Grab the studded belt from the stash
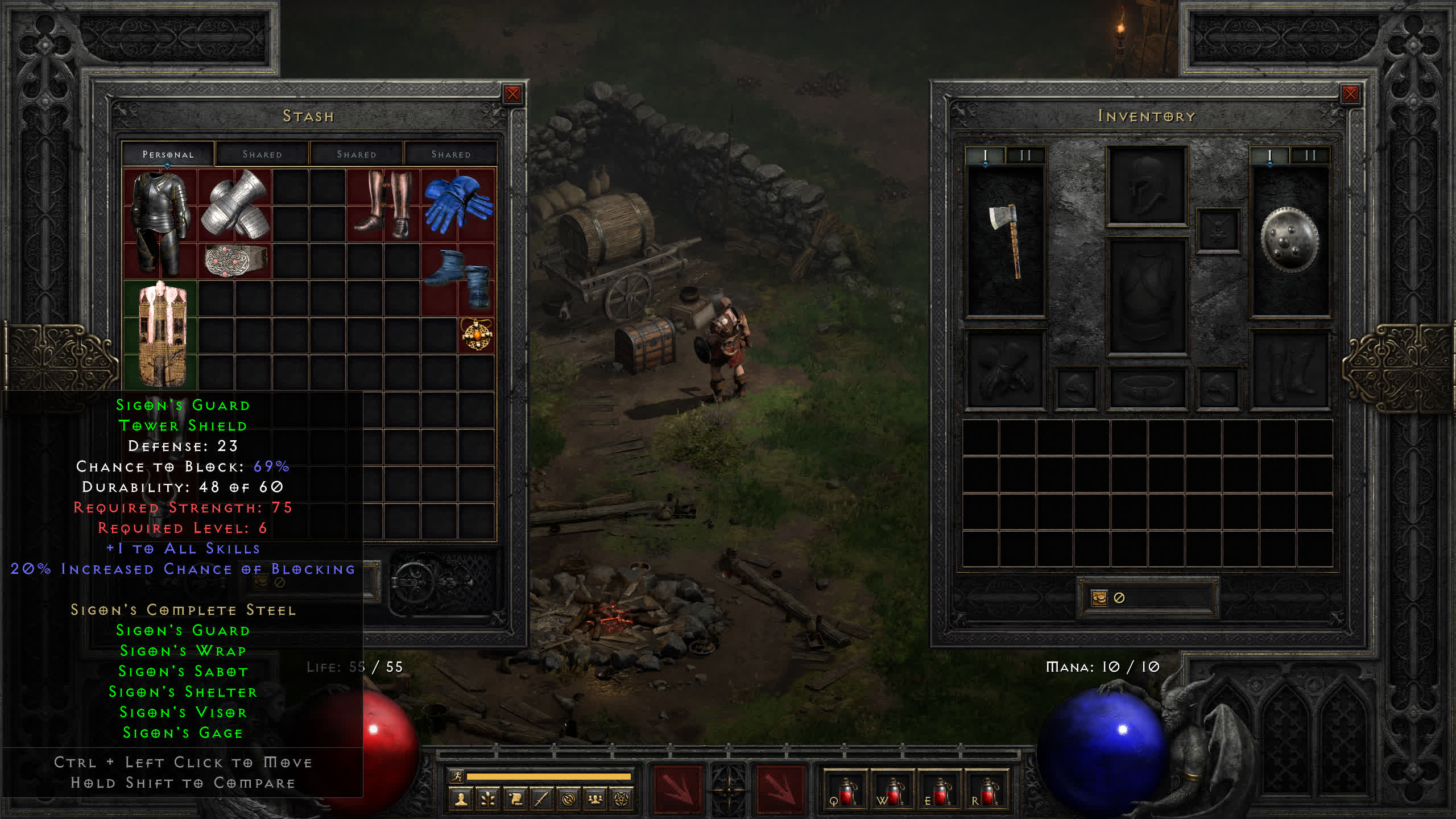This screenshot has height=819, width=1456. click(x=234, y=260)
